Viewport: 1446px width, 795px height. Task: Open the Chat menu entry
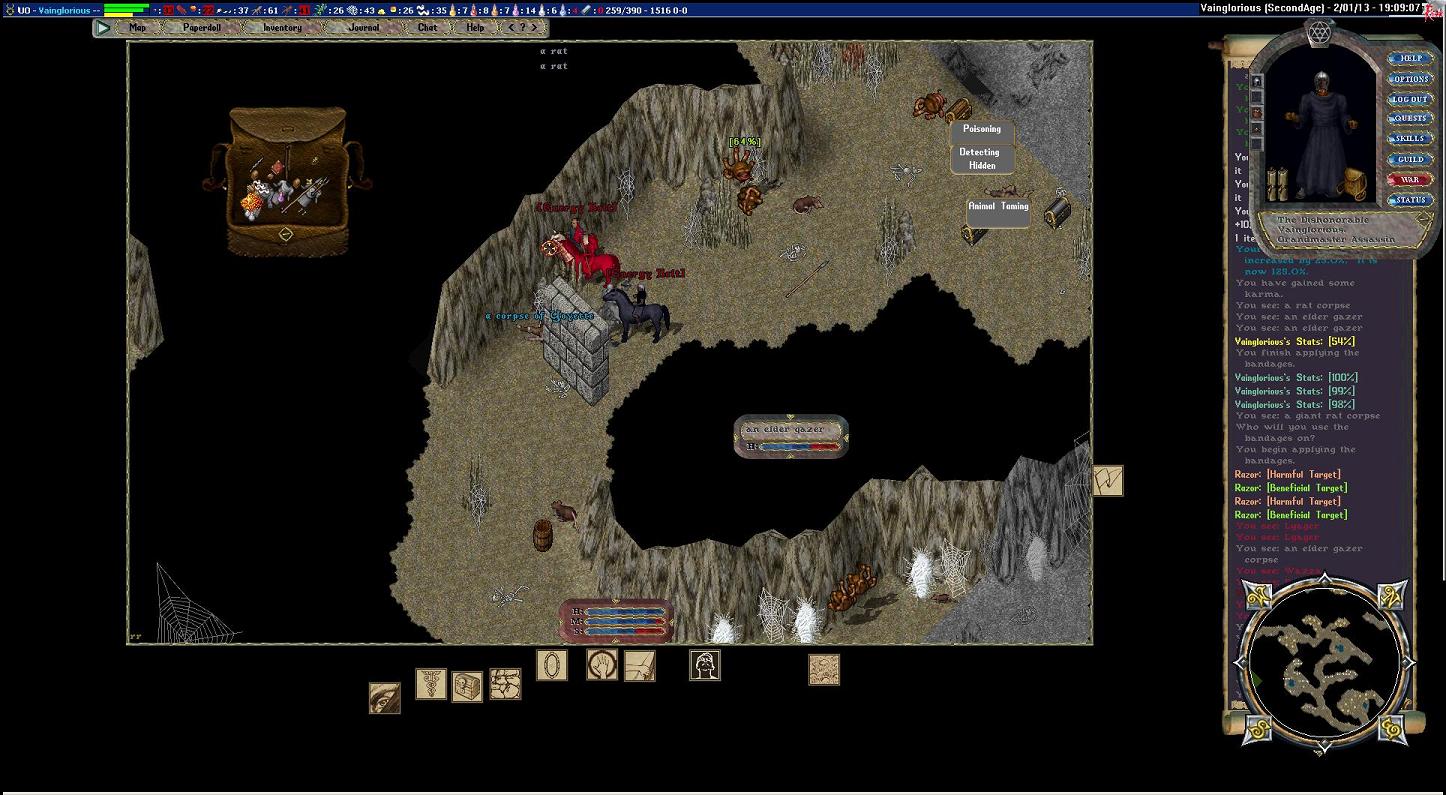coord(427,28)
